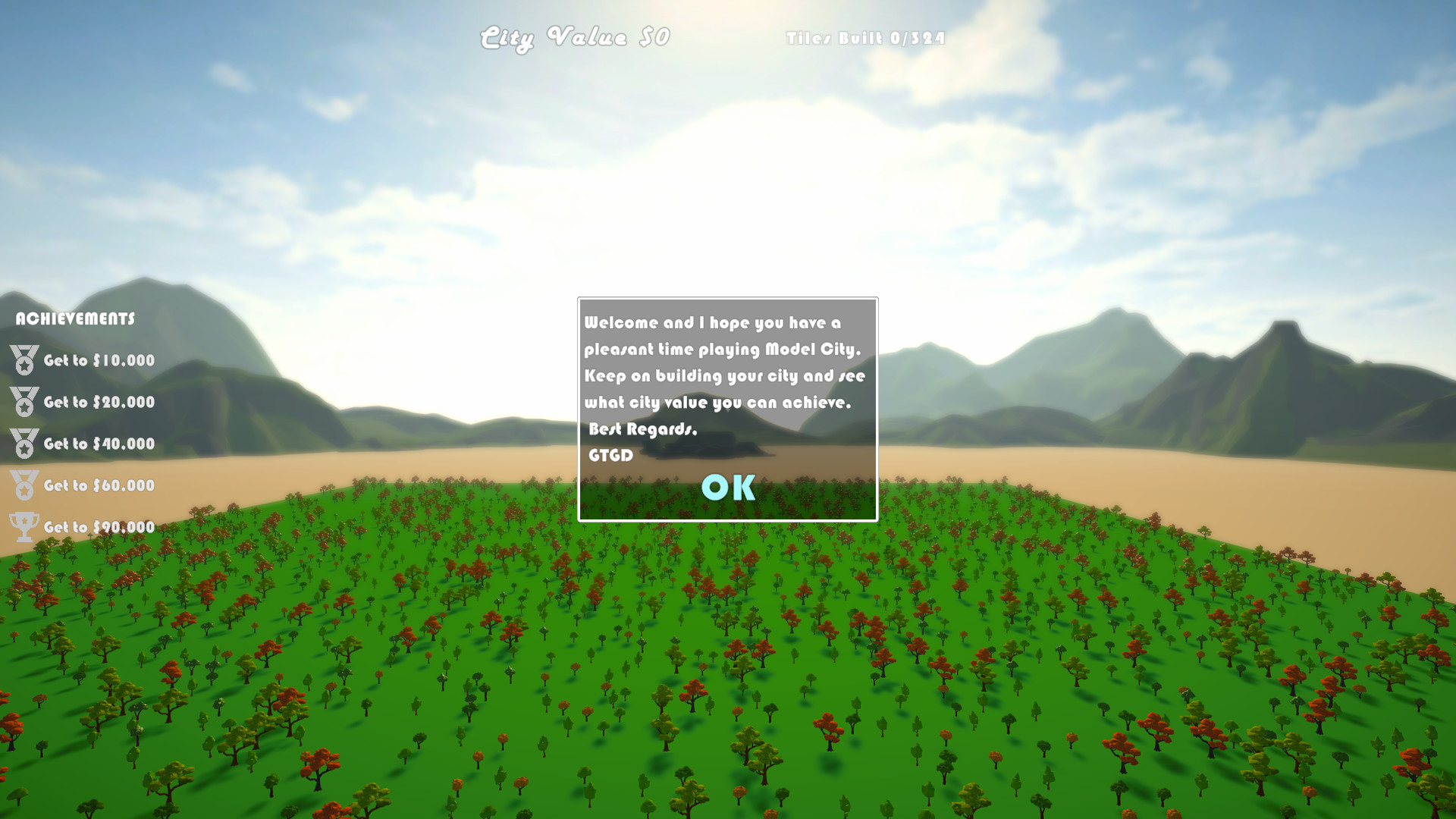Select the Get to $60,000 achievement entry
This screenshot has width=1456, height=819.
(x=99, y=485)
